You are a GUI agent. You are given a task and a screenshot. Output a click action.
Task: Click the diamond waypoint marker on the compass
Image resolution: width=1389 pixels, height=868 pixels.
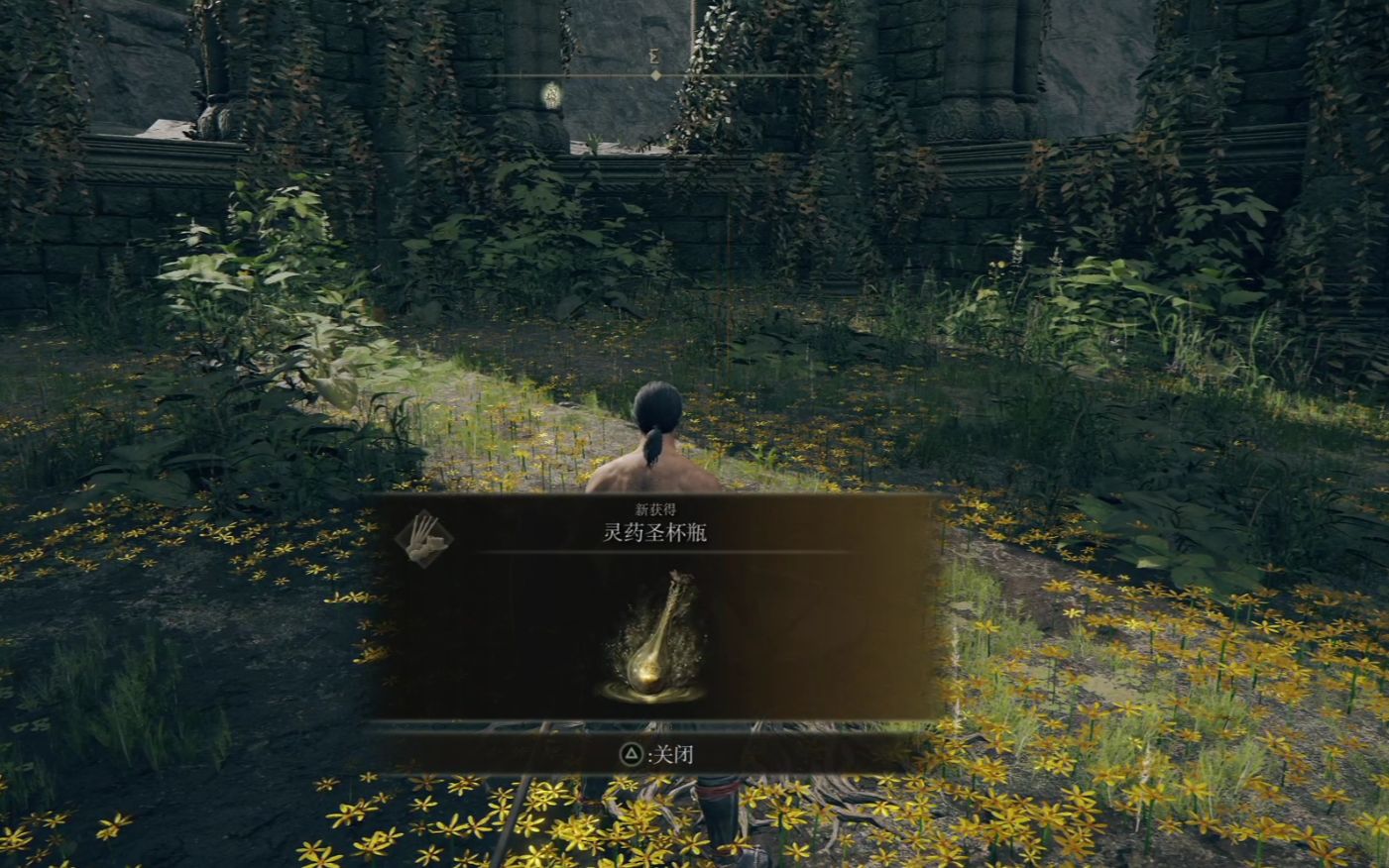pyautogui.click(x=655, y=74)
